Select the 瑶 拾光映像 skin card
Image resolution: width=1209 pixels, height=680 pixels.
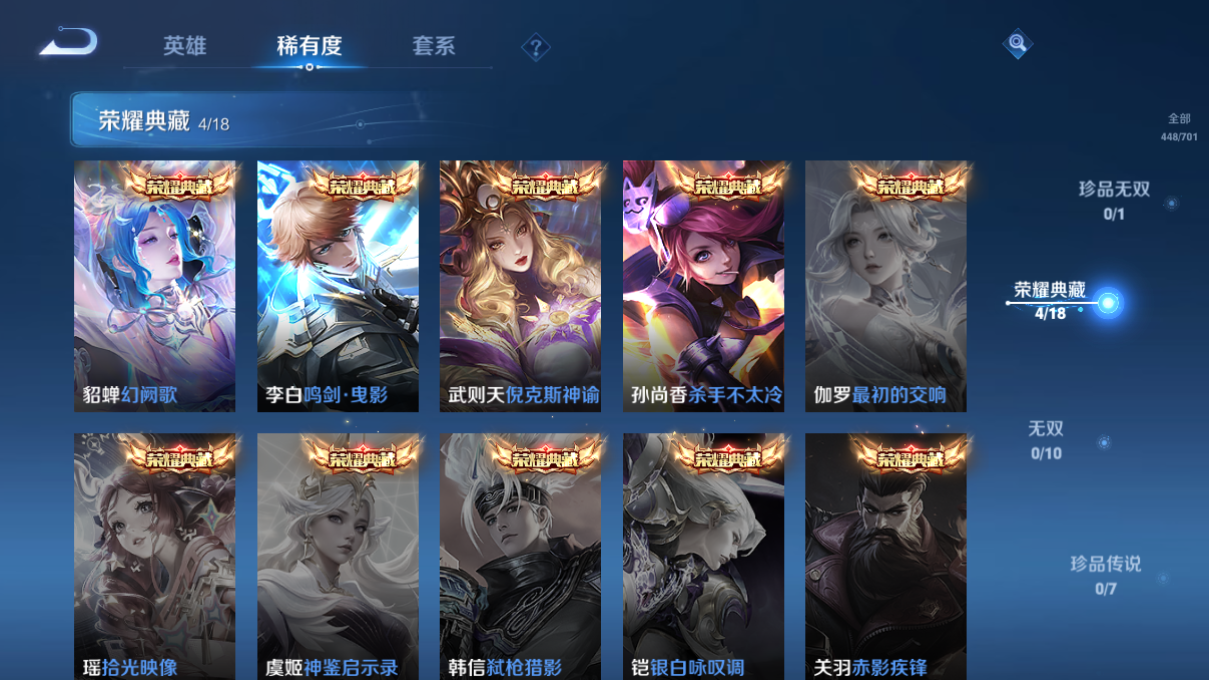(x=155, y=556)
